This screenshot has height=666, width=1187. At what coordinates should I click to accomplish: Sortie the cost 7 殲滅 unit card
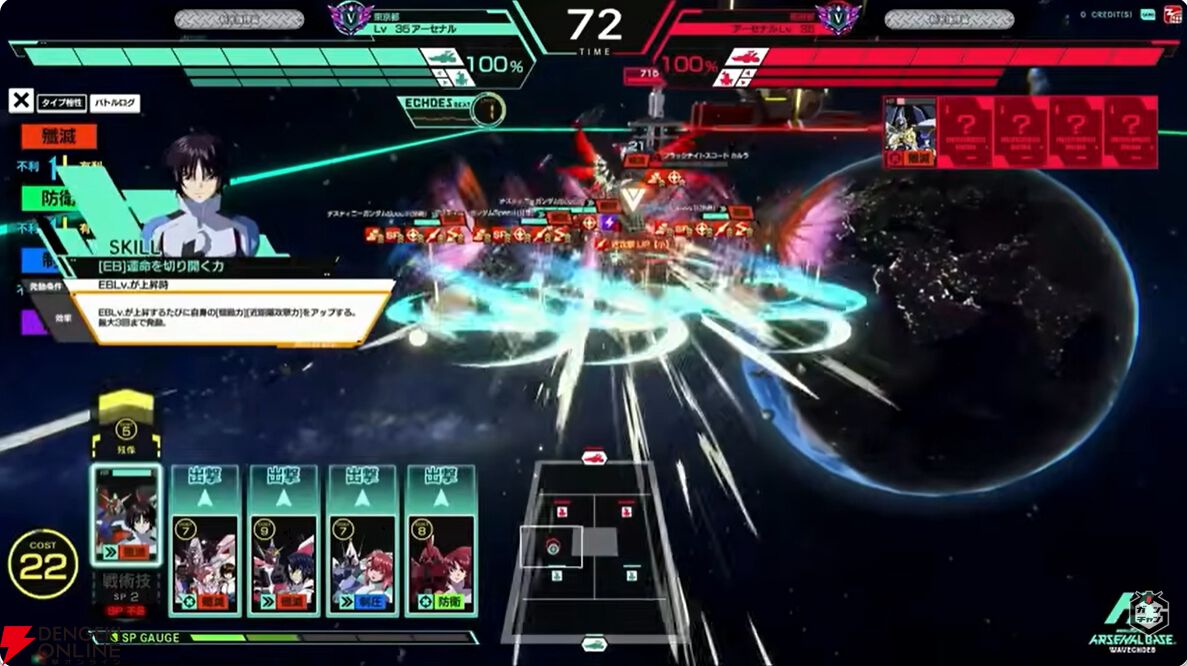tap(205, 540)
